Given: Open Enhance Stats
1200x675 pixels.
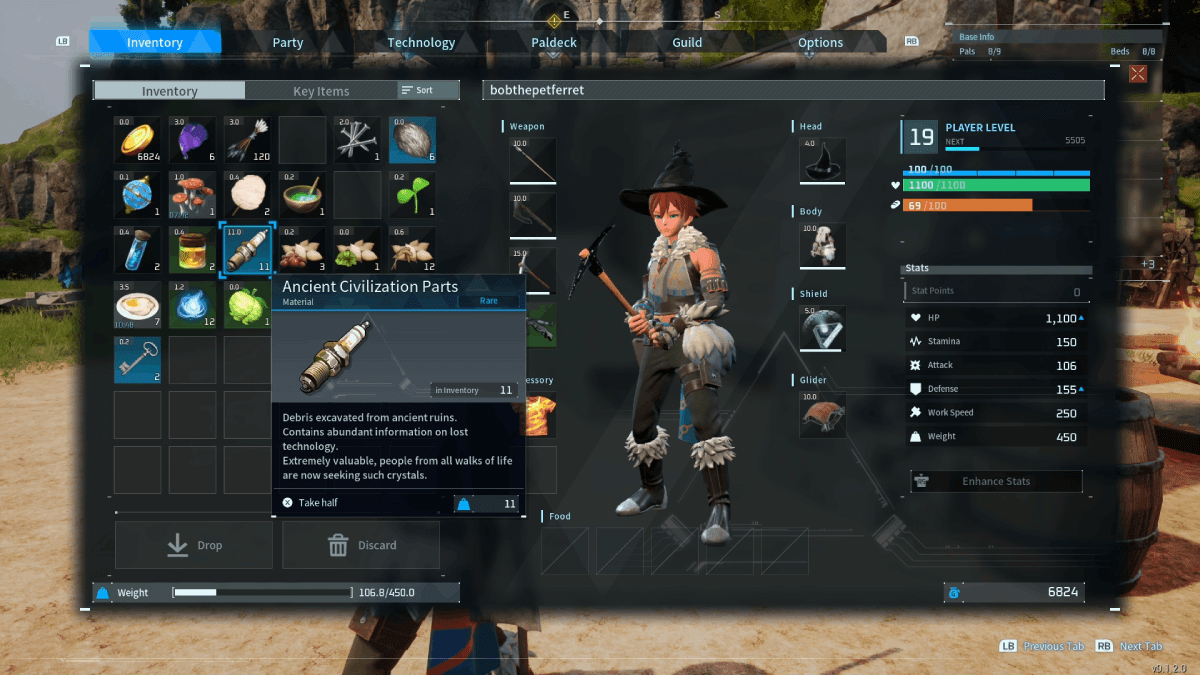Looking at the screenshot, I should point(996,481).
